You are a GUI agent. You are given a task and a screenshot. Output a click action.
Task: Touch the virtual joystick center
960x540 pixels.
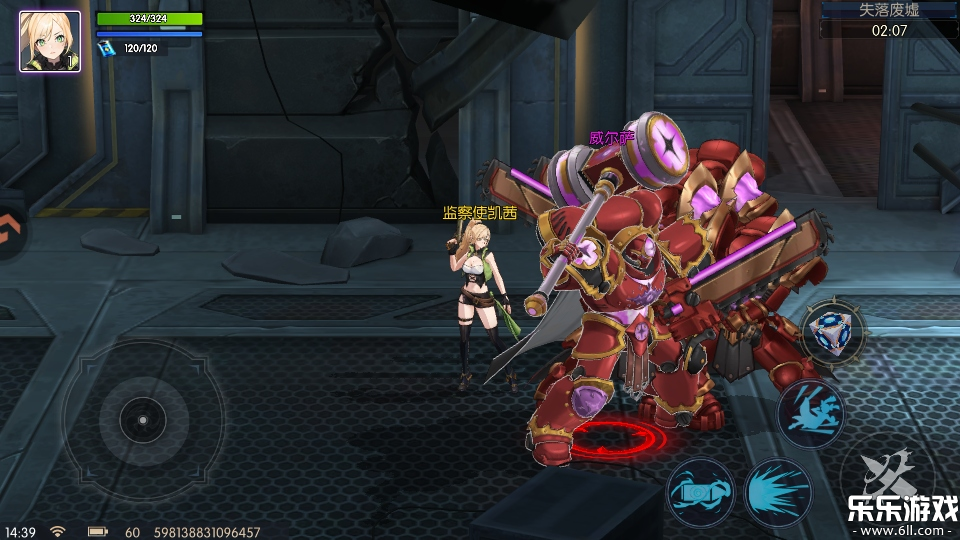[141, 419]
